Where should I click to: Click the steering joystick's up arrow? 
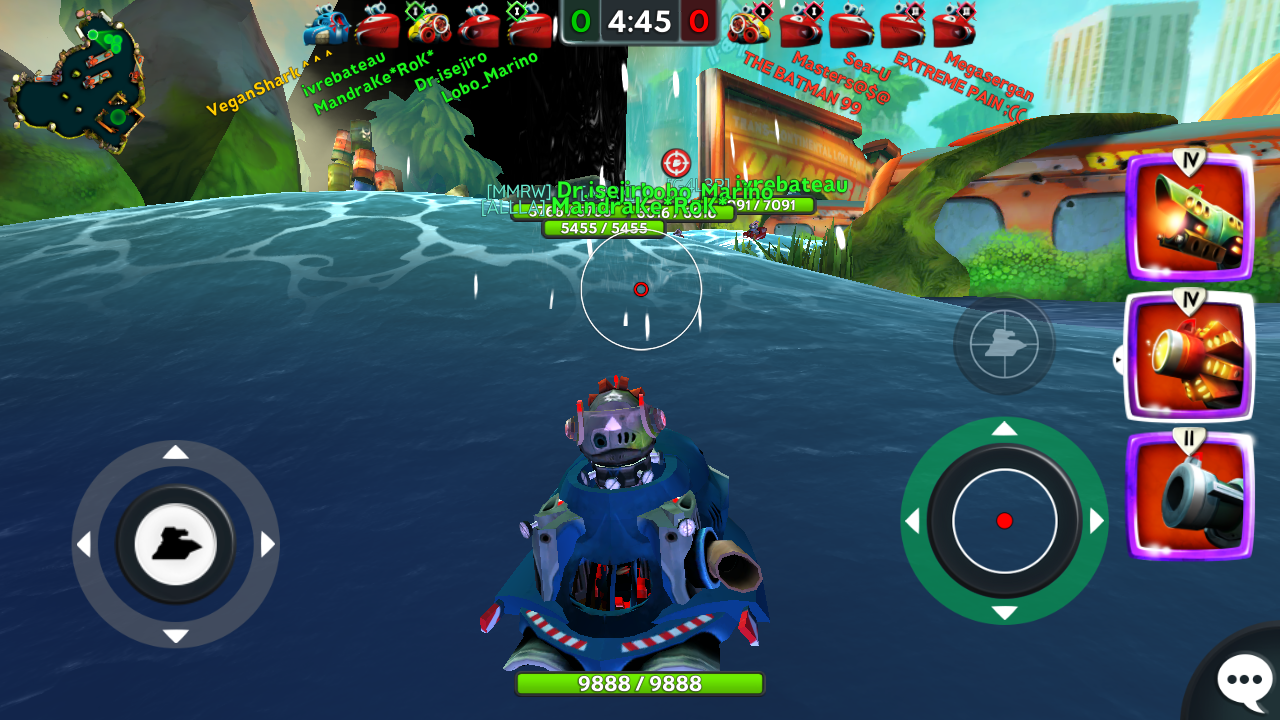(175, 453)
